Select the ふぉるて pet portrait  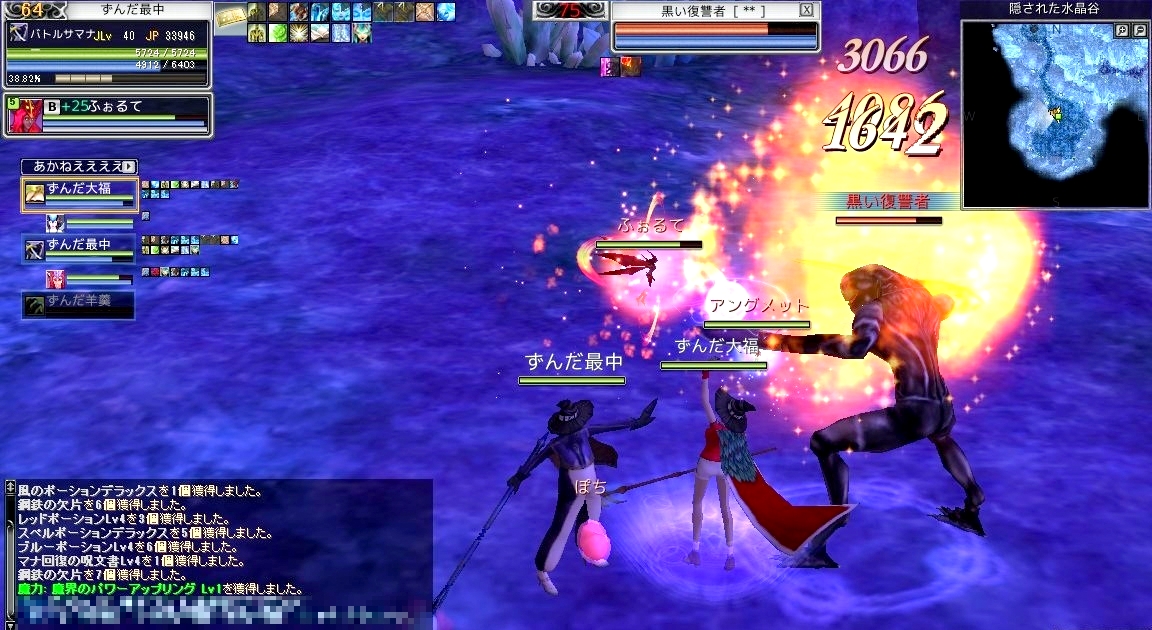tap(22, 116)
